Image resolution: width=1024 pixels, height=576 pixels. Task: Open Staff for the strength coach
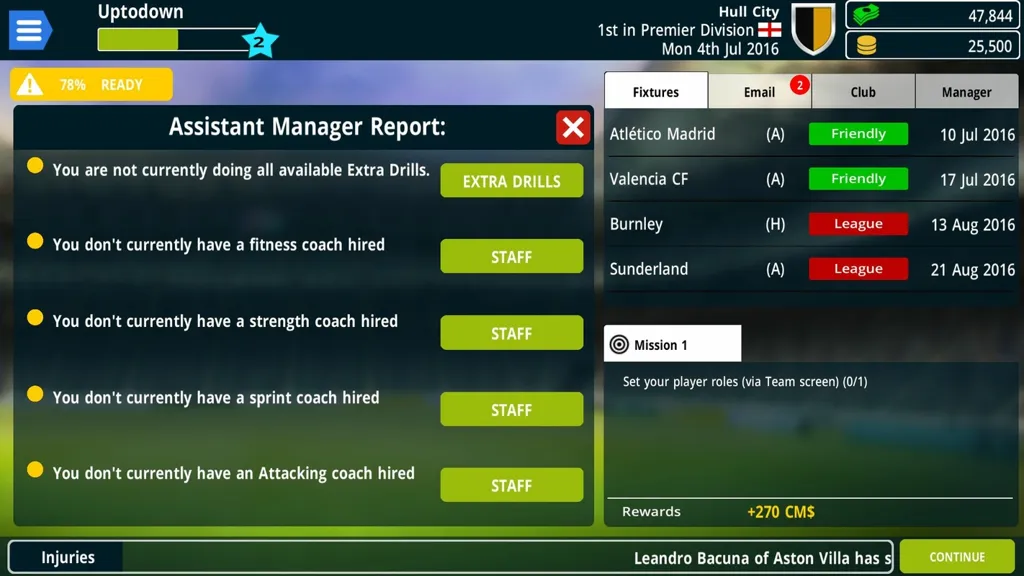[x=511, y=333]
